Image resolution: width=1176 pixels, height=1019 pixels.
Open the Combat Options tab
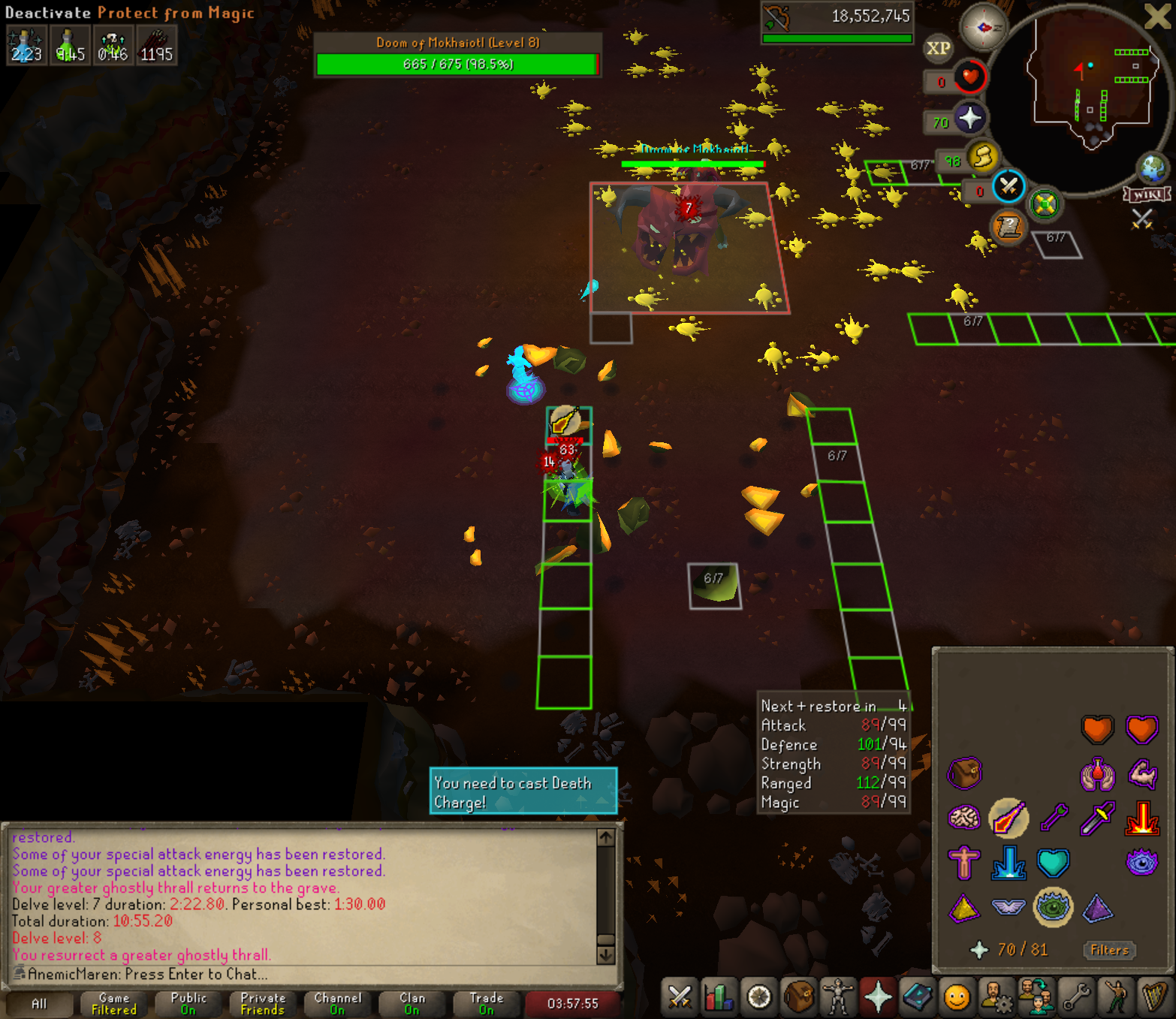pyautogui.click(x=680, y=997)
